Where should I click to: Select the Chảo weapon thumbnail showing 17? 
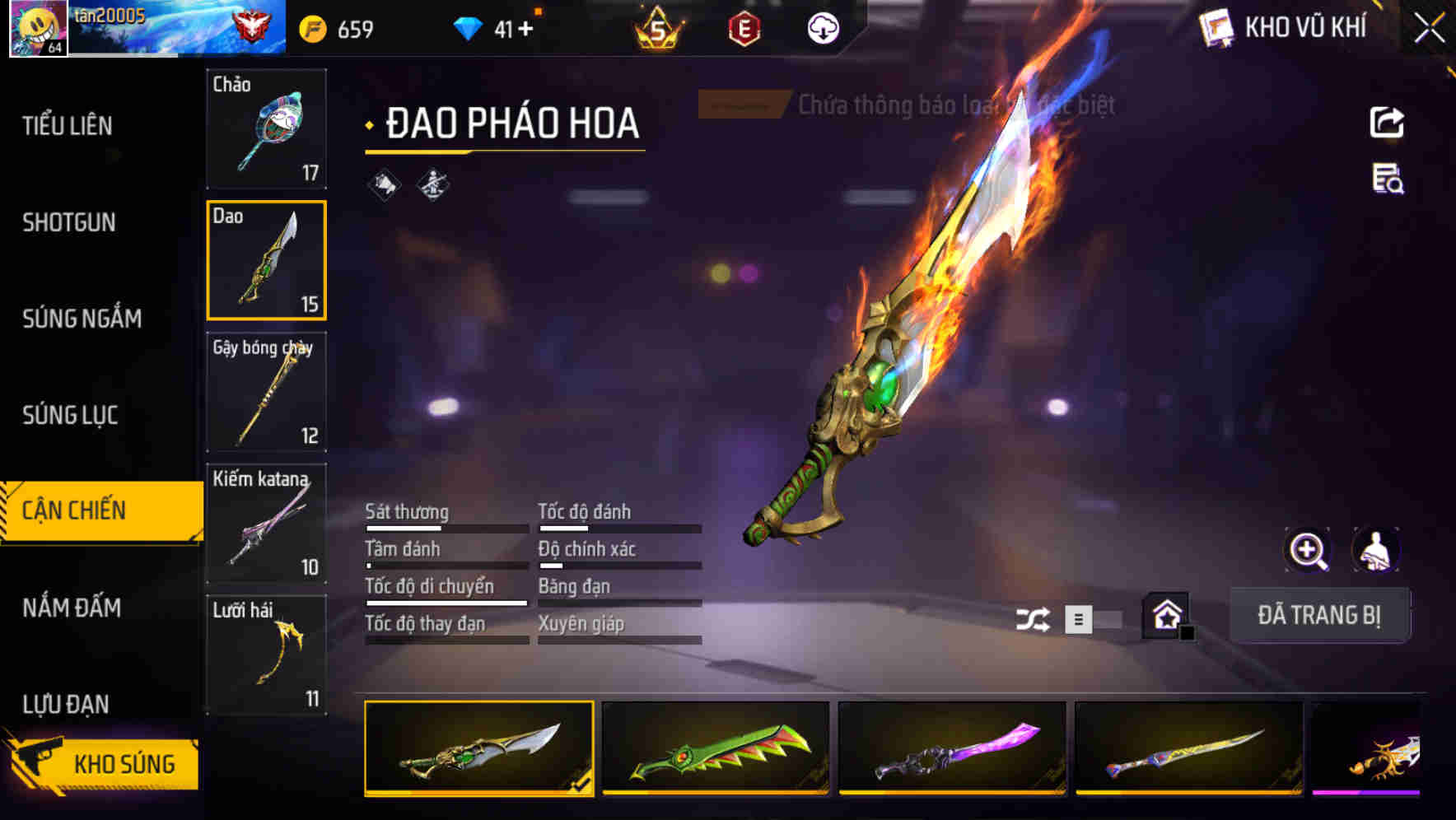266,129
